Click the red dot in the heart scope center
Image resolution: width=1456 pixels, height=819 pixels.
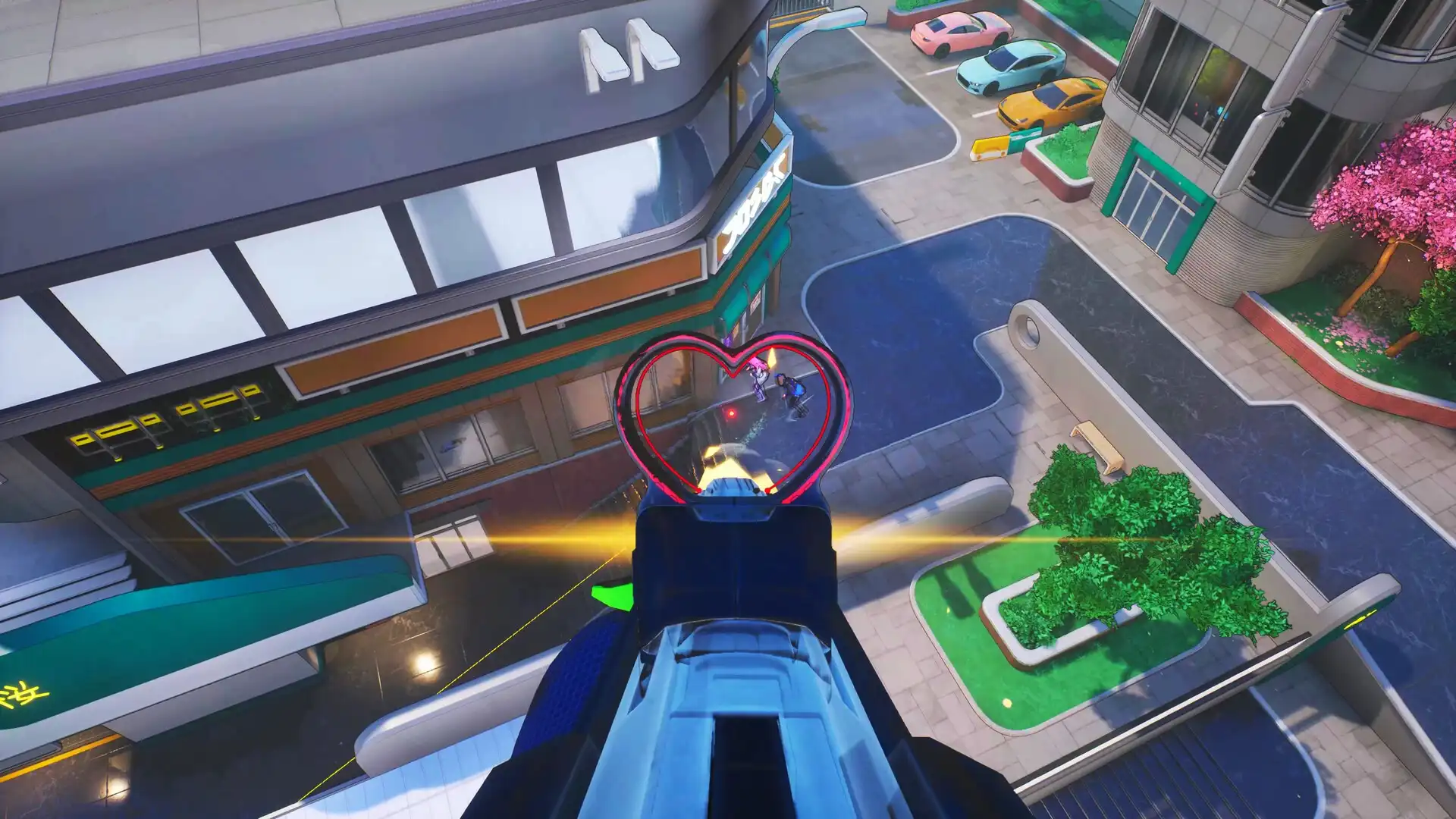pyautogui.click(x=731, y=414)
